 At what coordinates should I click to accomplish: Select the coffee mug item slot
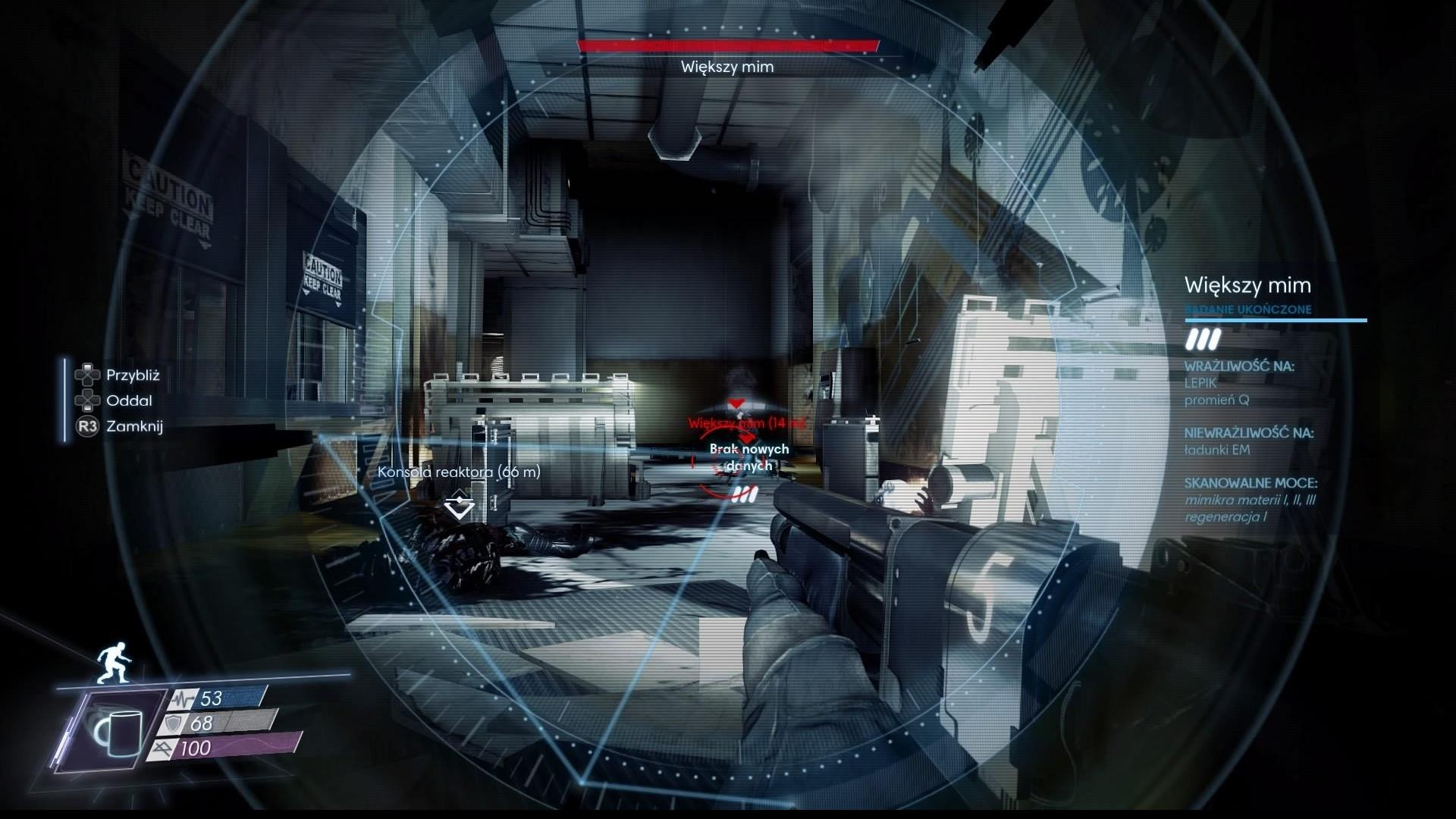click(118, 731)
